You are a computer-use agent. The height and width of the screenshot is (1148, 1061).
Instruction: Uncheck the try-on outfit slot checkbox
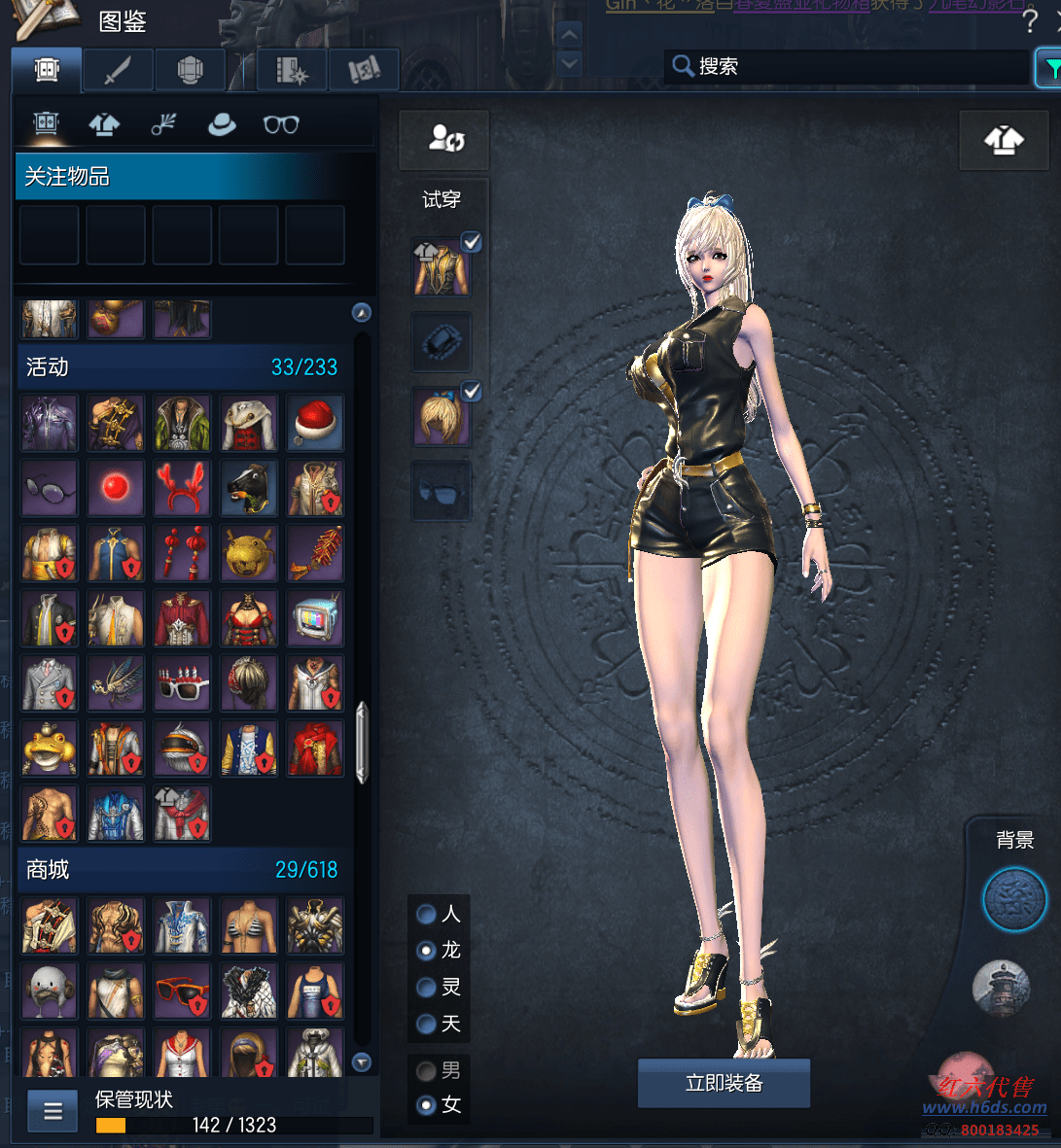472,242
